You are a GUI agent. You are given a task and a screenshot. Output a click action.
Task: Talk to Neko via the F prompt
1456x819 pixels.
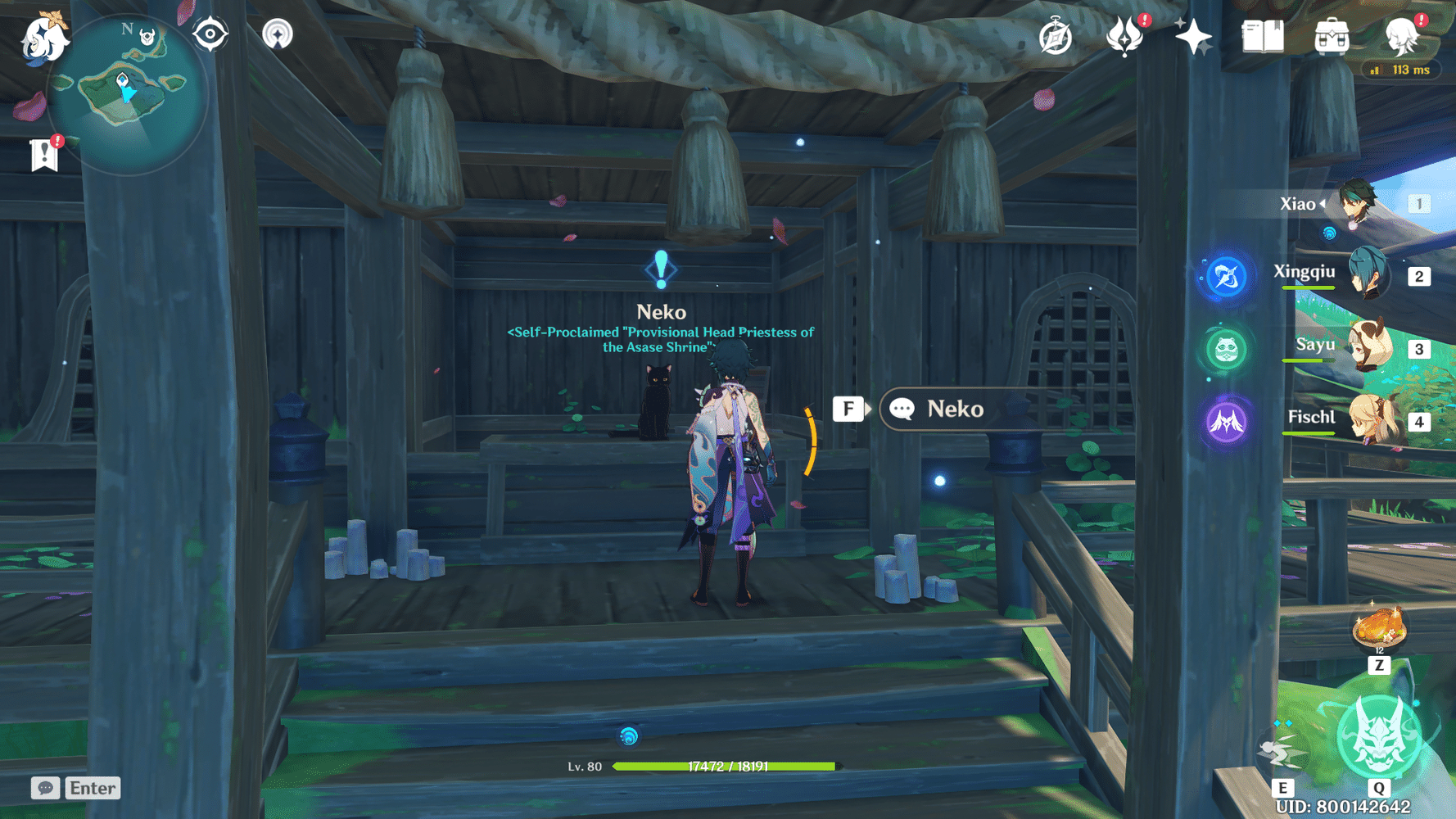point(849,409)
